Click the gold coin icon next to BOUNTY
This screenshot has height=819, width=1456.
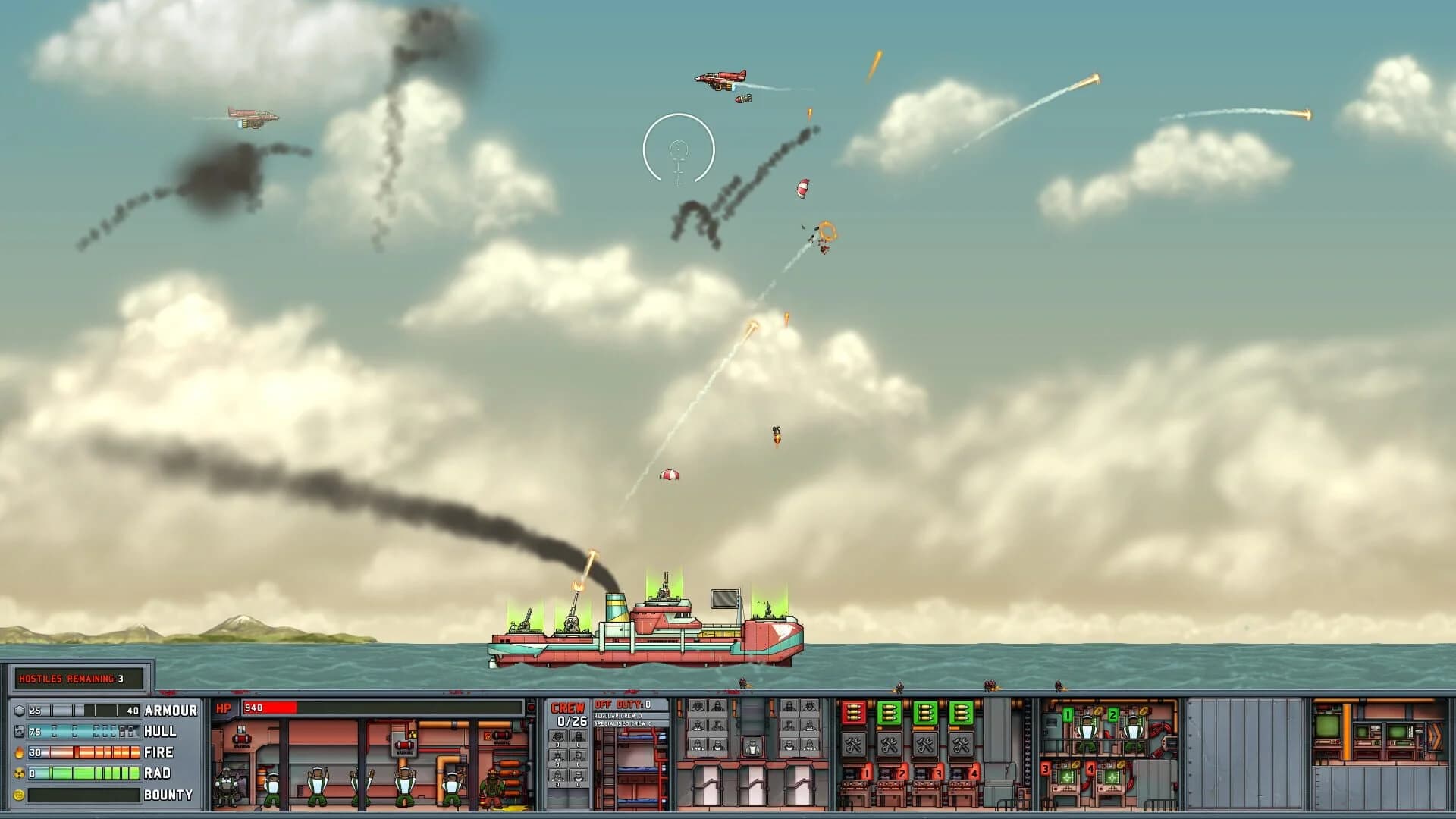coord(19,795)
